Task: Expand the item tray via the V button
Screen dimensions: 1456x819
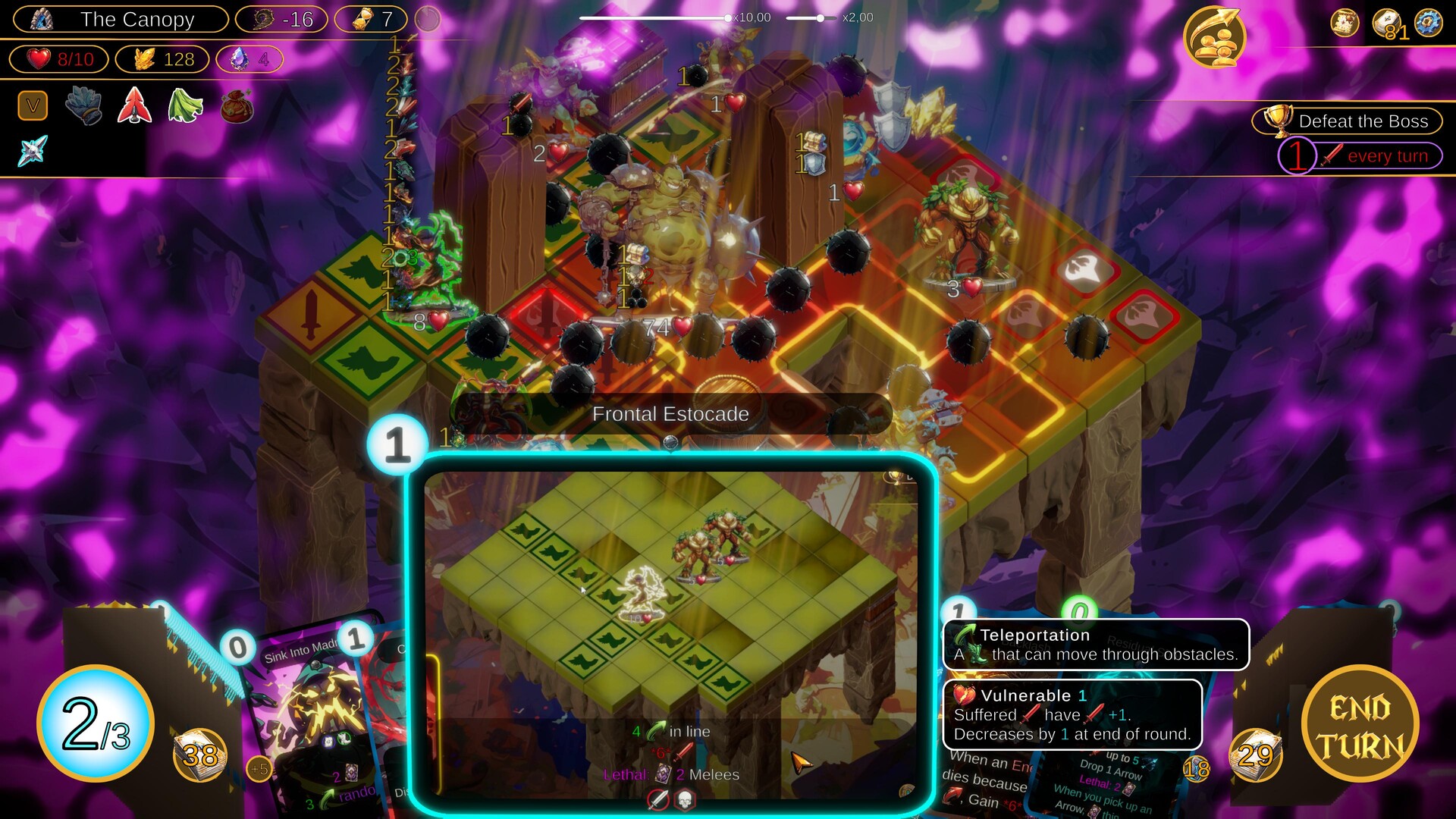Action: (31, 106)
